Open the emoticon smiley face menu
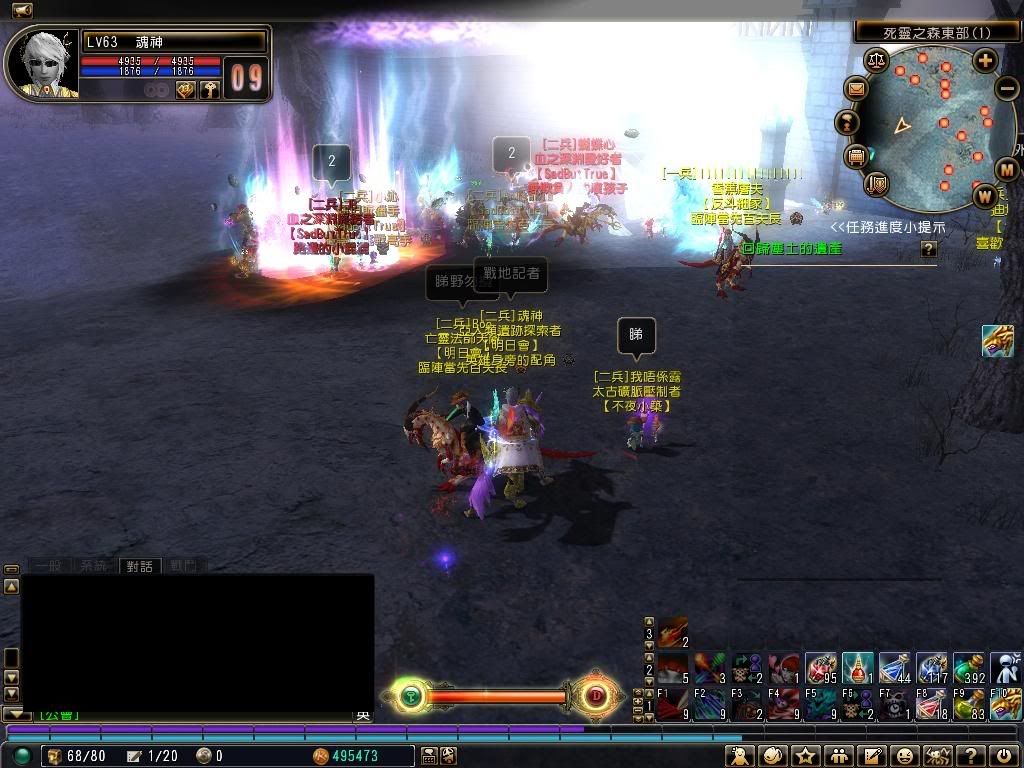The image size is (1024, 768). point(905,756)
